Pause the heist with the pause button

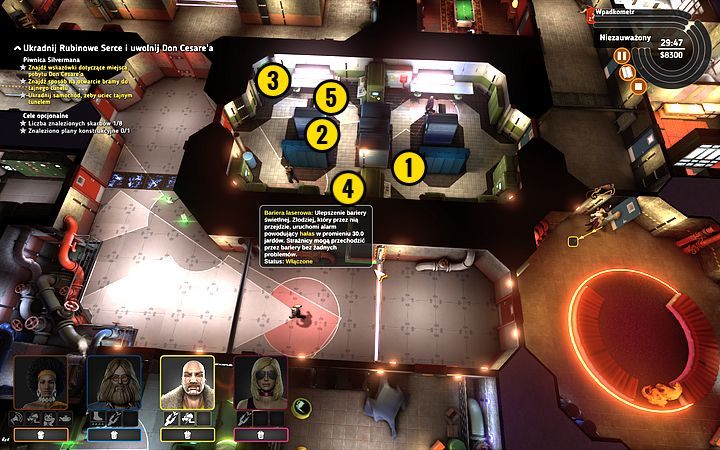pyautogui.click(x=622, y=56)
